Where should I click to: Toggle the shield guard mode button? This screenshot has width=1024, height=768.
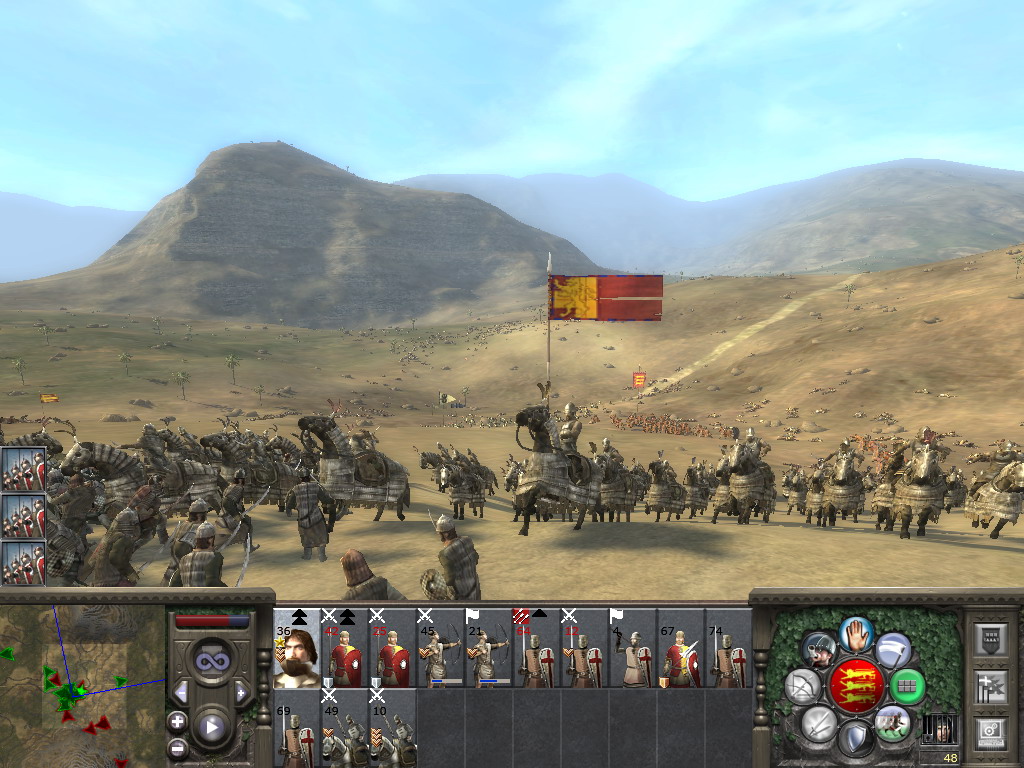[856, 740]
